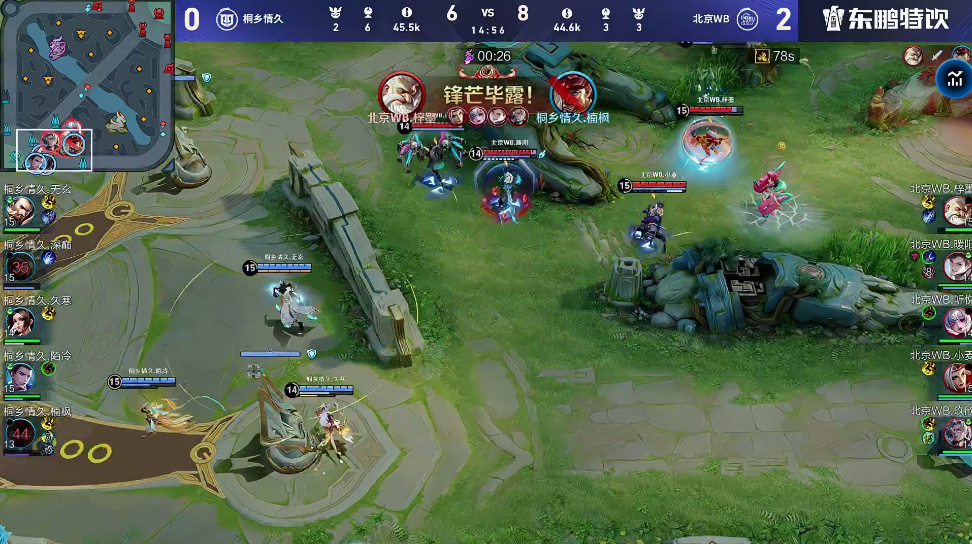Click the 北京WB team logo in scoreboard
The image size is (972, 544).
click(747, 19)
